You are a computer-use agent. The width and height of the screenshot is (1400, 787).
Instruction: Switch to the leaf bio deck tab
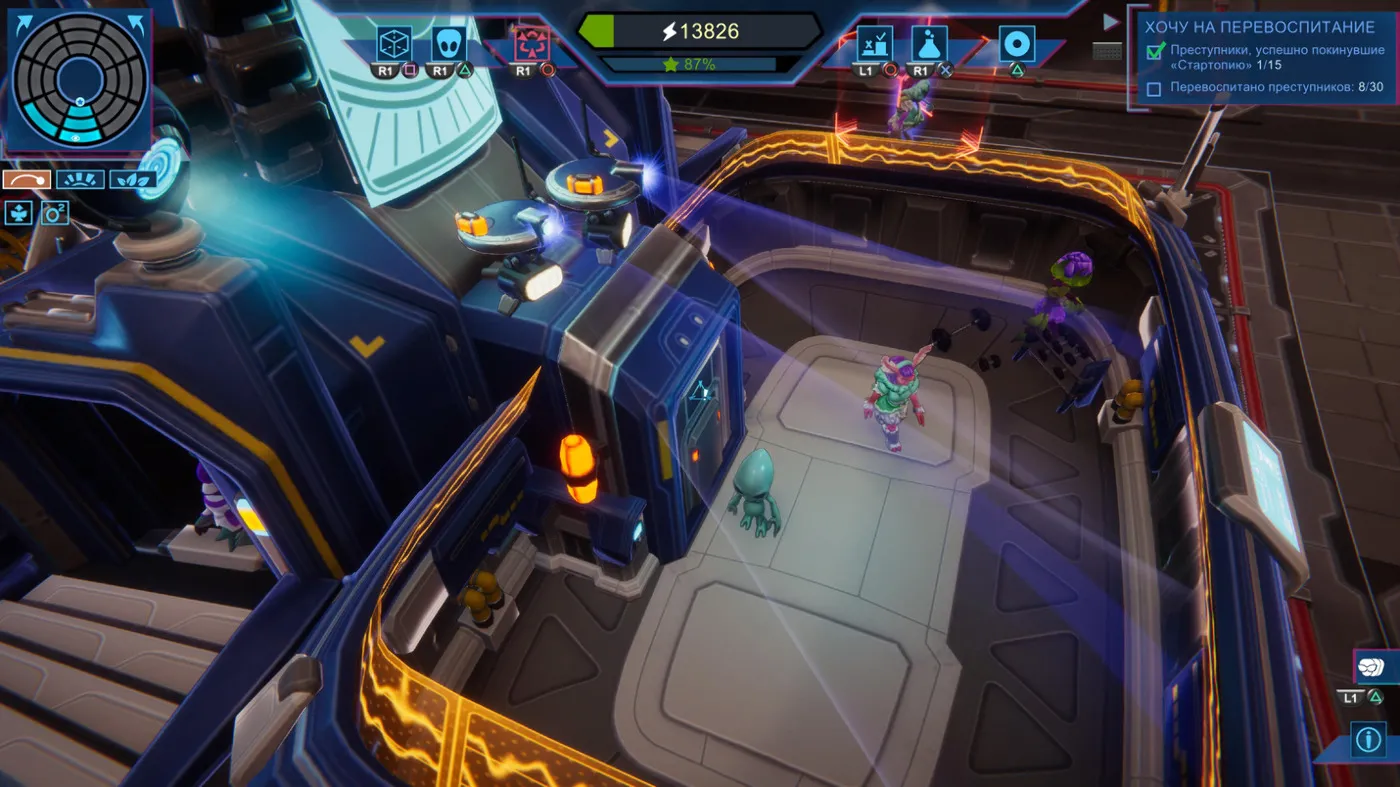tap(132, 180)
